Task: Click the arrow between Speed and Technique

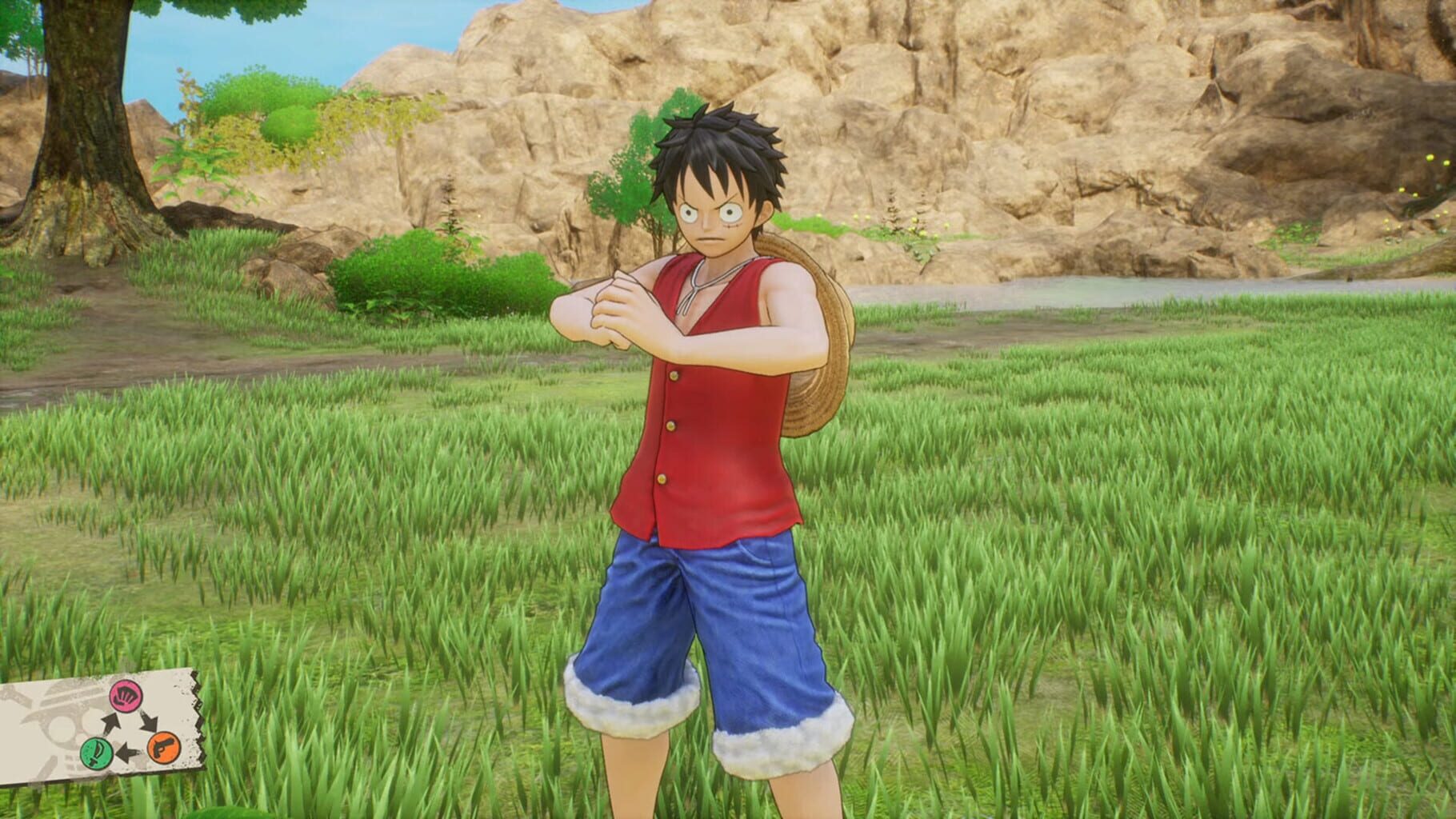Action: [x=129, y=752]
